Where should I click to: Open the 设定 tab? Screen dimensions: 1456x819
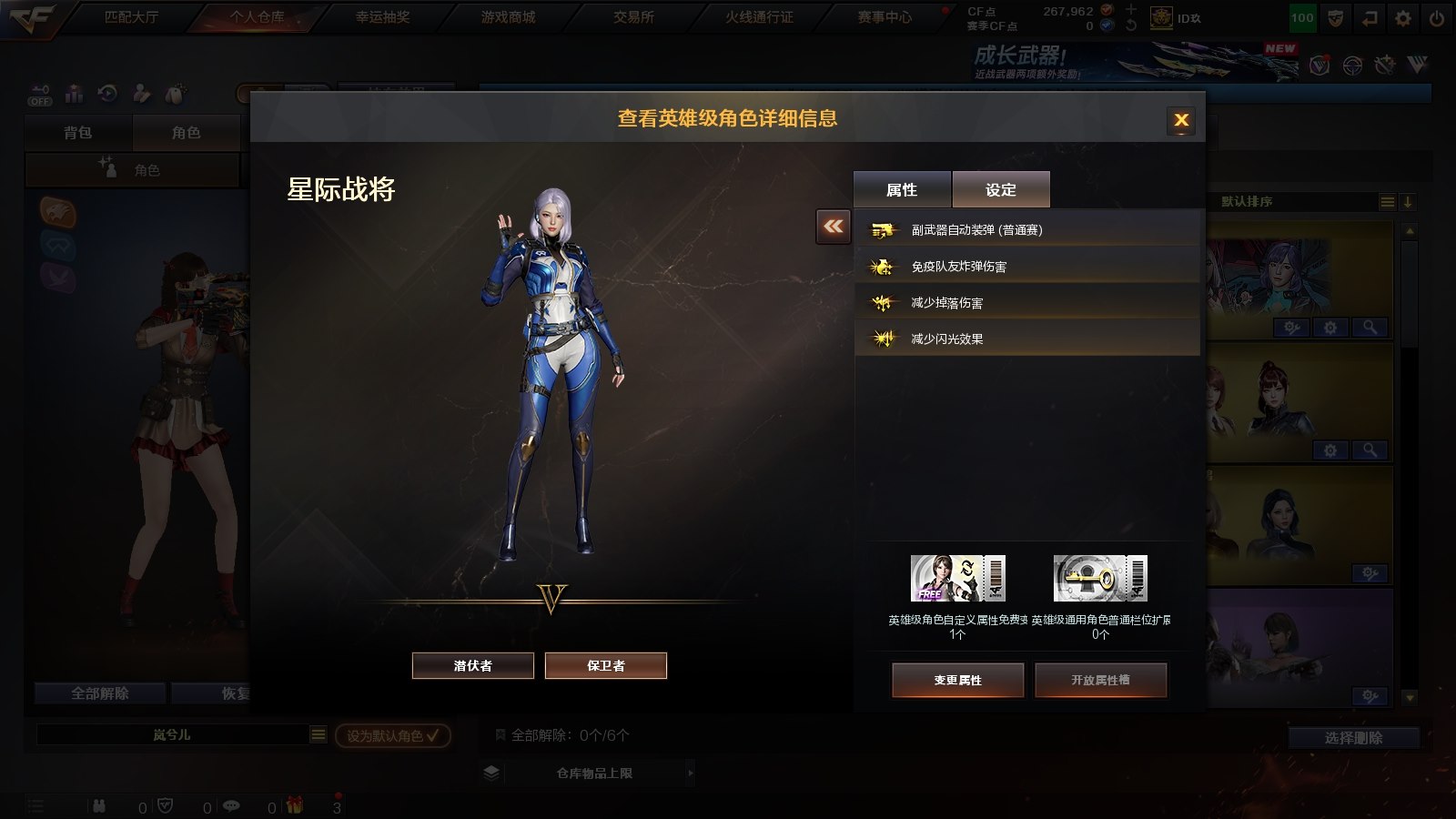pyautogui.click(x=1001, y=189)
